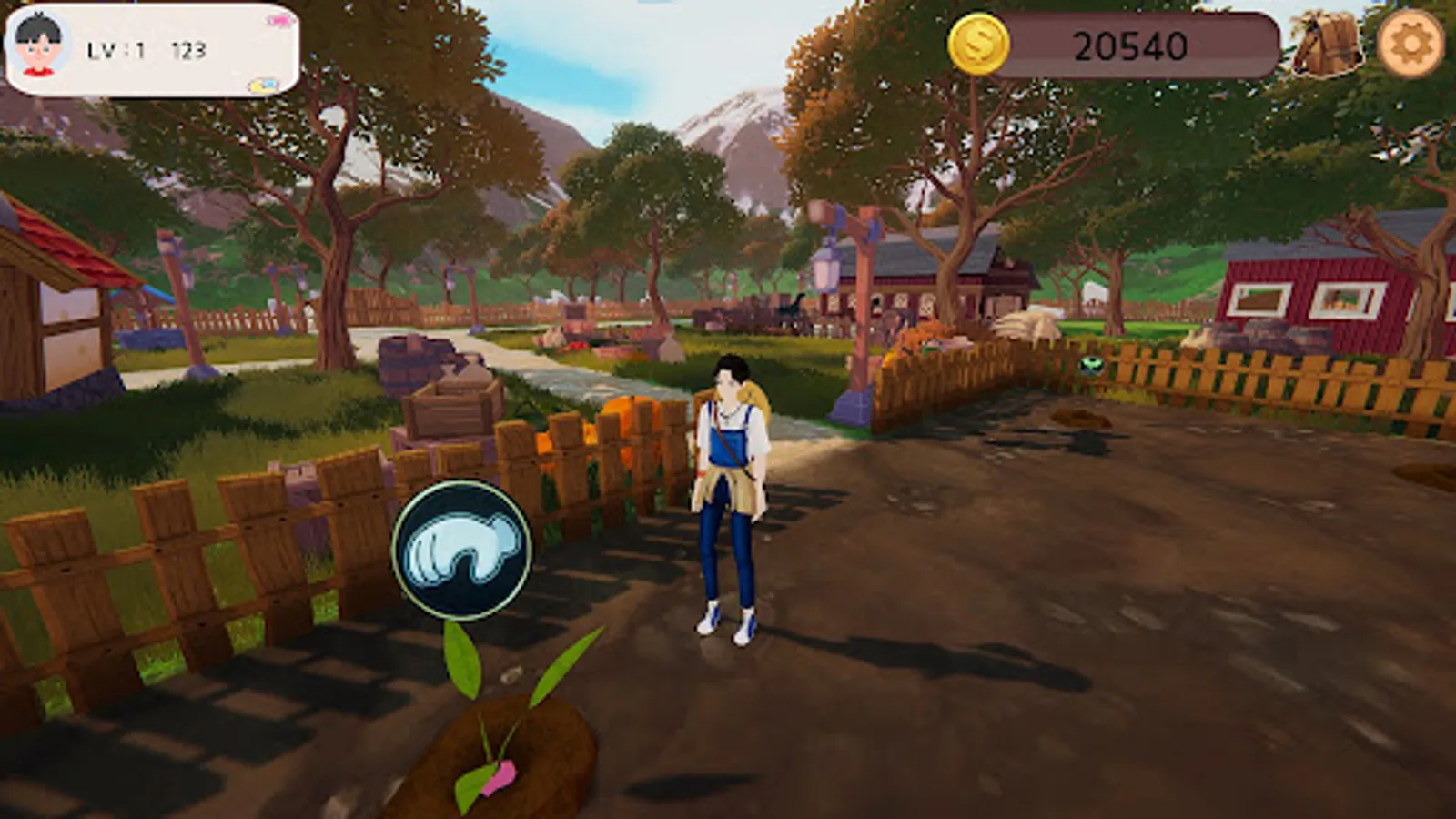Screen dimensions: 1456x819
Task: Click the experience value 123 in profile
Action: coord(189,50)
